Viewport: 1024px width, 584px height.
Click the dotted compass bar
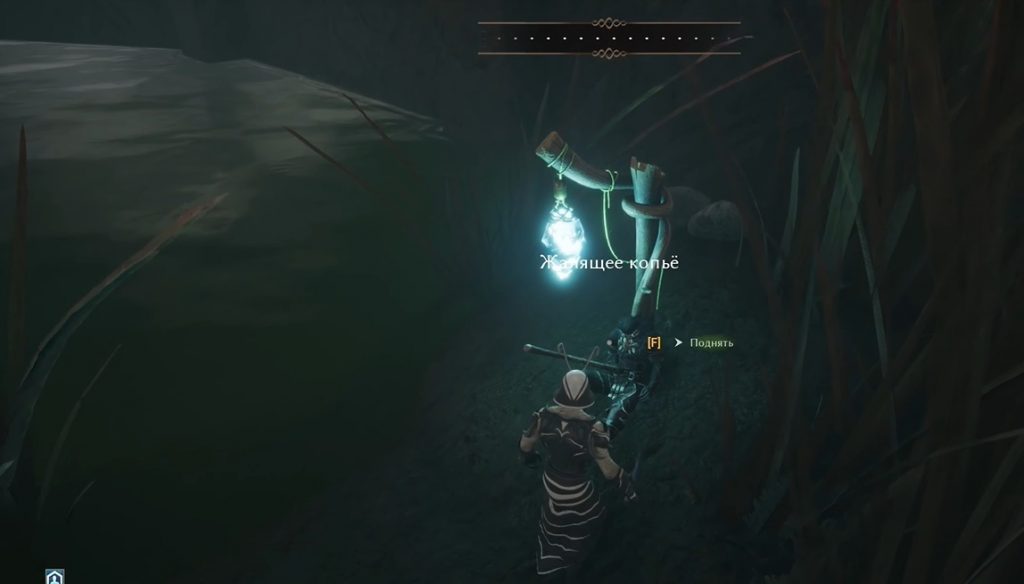pos(609,37)
